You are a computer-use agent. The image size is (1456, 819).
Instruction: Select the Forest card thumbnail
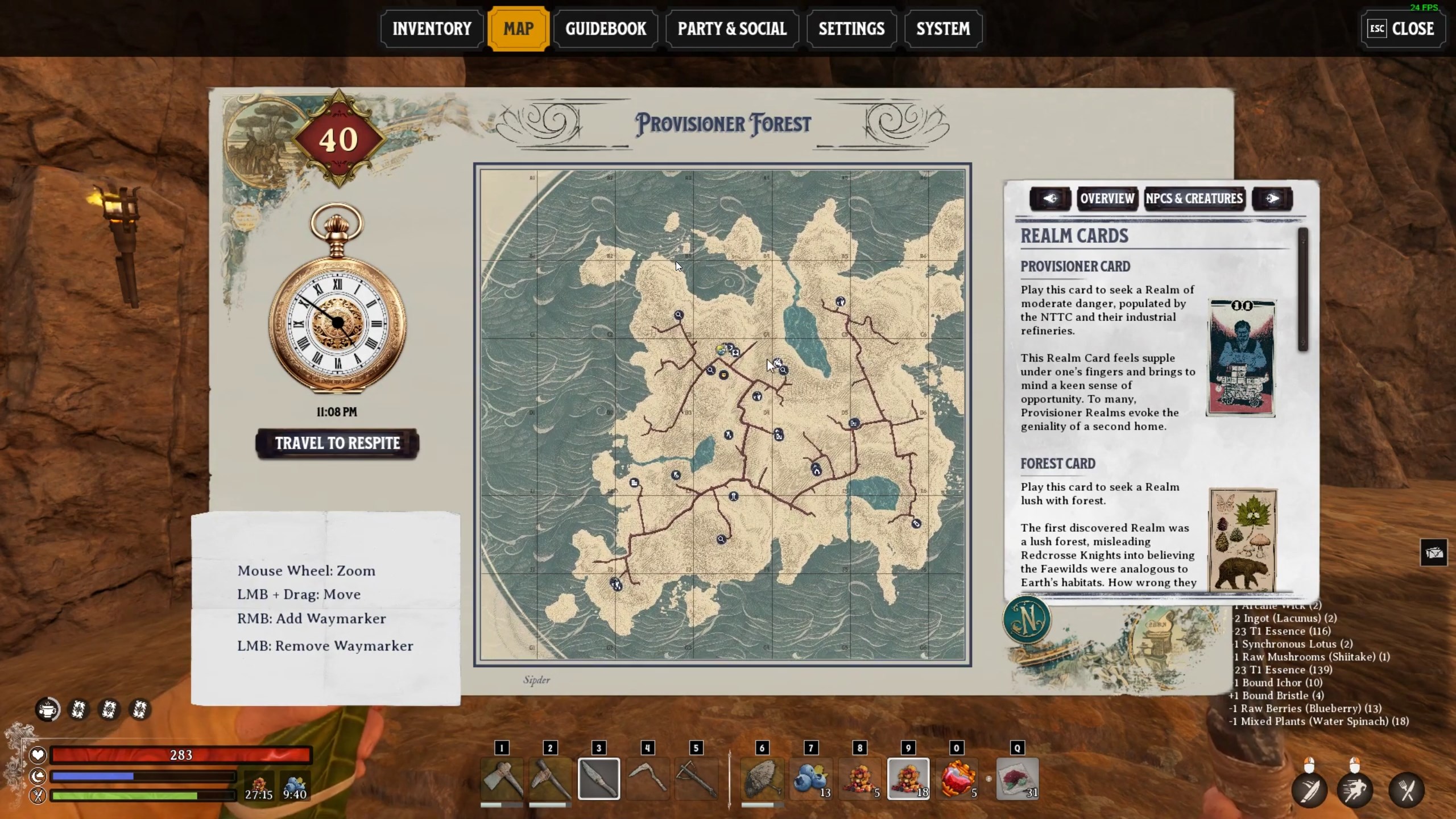click(1243, 539)
